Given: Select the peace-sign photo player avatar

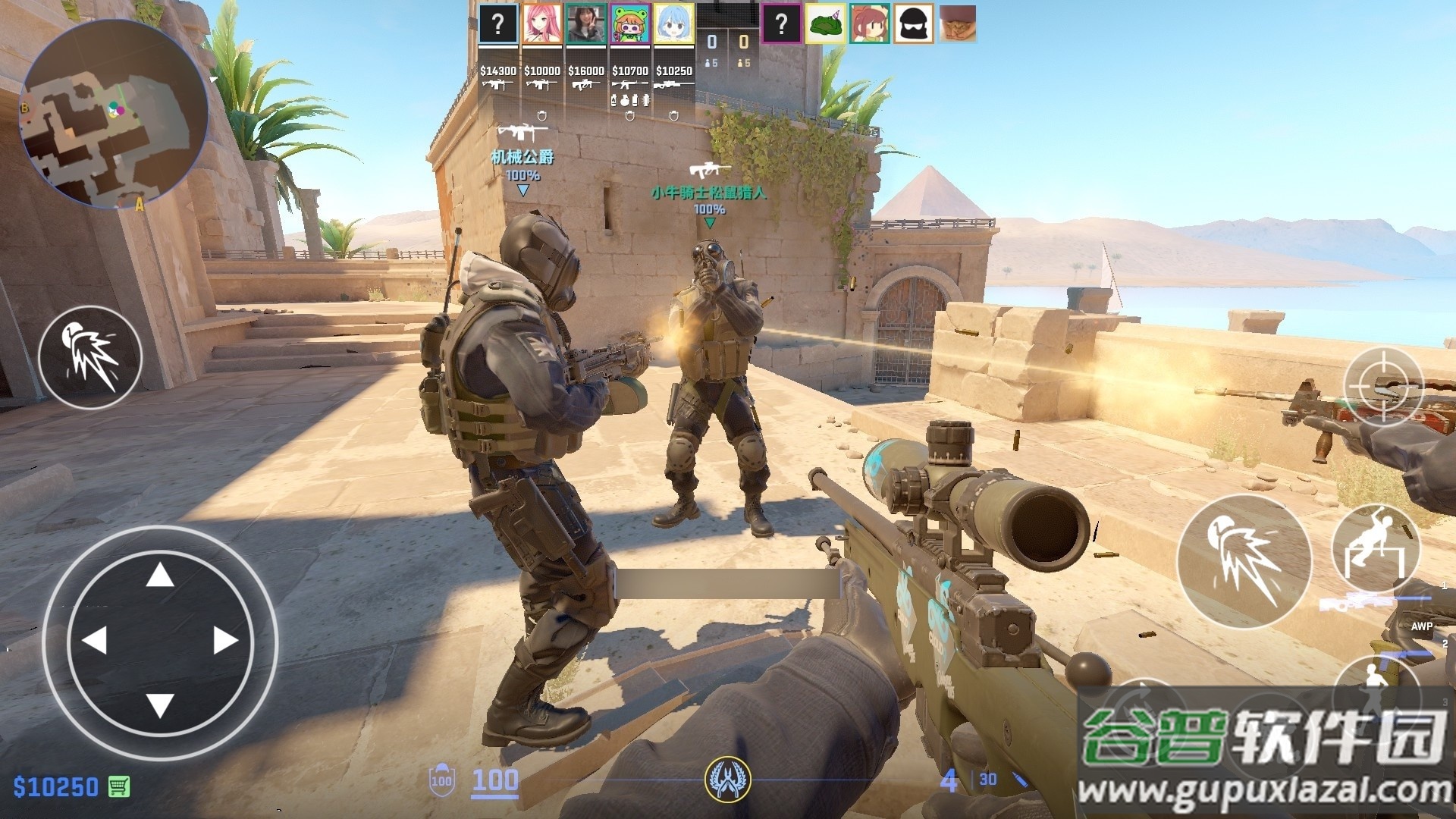Looking at the screenshot, I should tap(586, 24).
